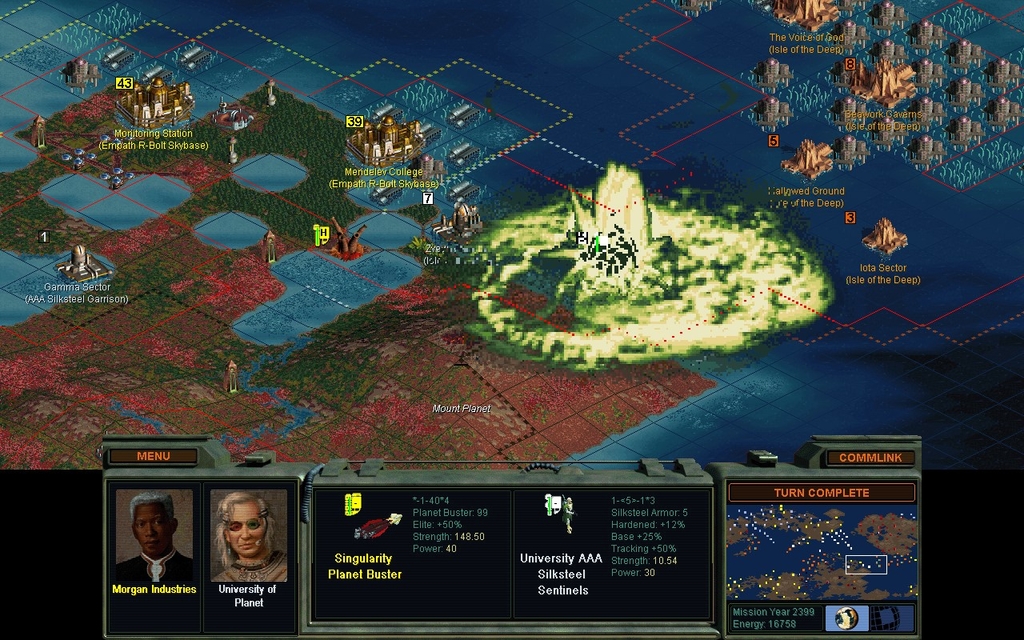Click the world minimap
This screenshot has height=640, width=1024.
(x=821, y=552)
